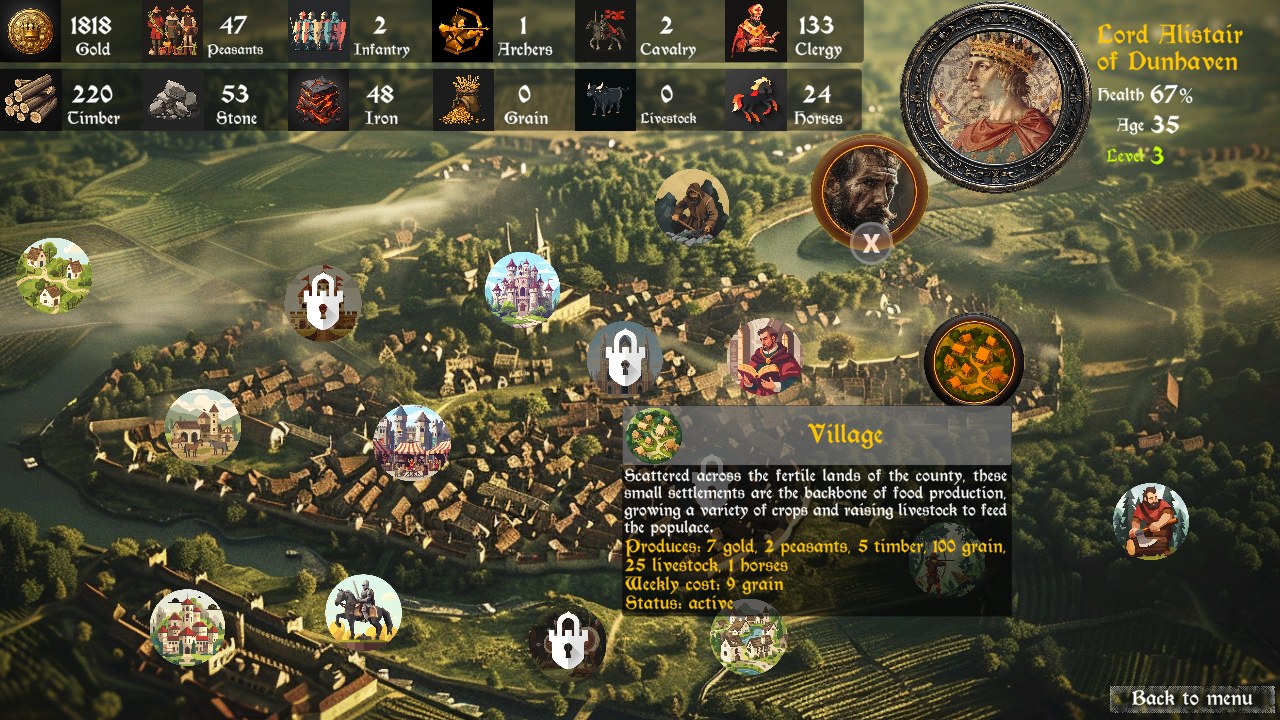
Task: Click the Back to menu button
Action: click(1192, 697)
